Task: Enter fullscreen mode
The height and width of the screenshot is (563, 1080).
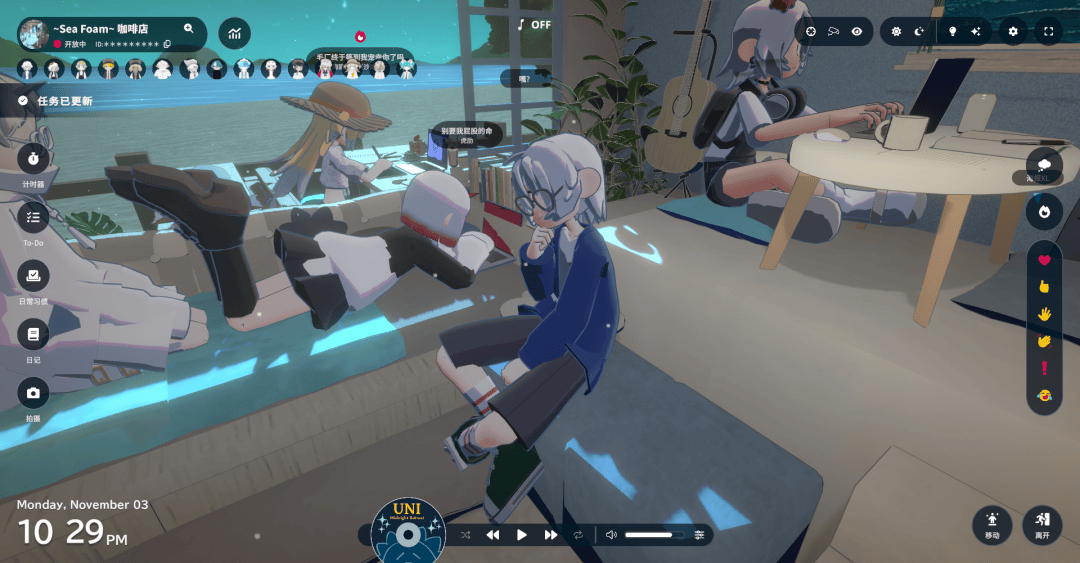Action: (x=1048, y=31)
